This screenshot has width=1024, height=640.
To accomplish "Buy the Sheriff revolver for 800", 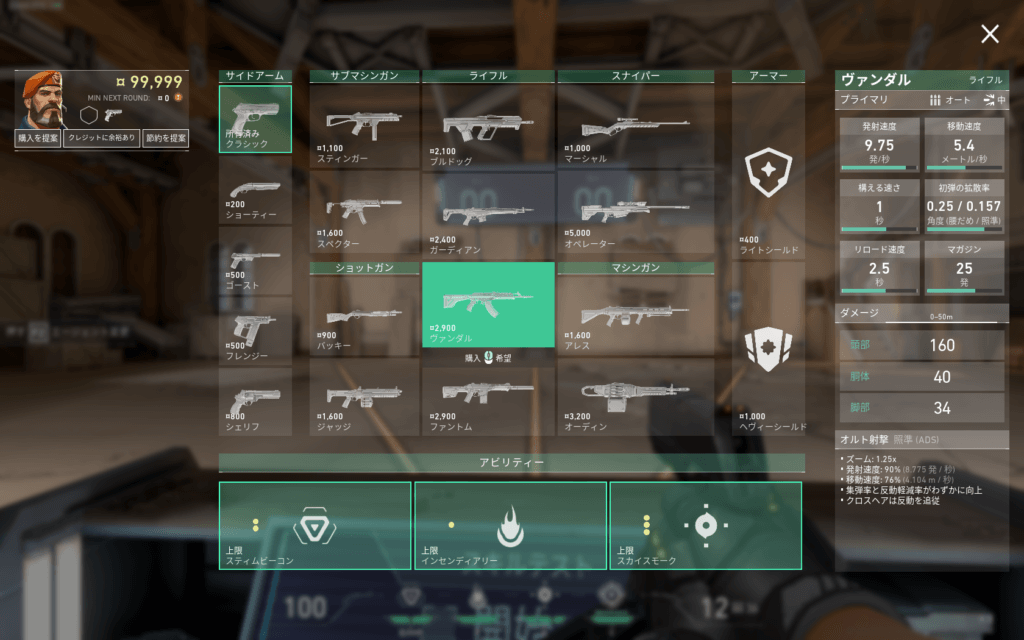I will [x=255, y=401].
